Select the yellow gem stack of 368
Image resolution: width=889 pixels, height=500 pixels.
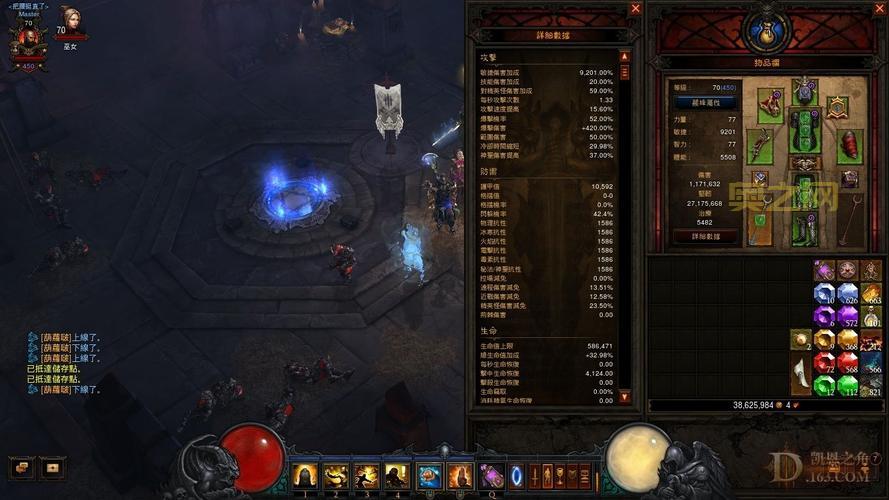point(848,338)
